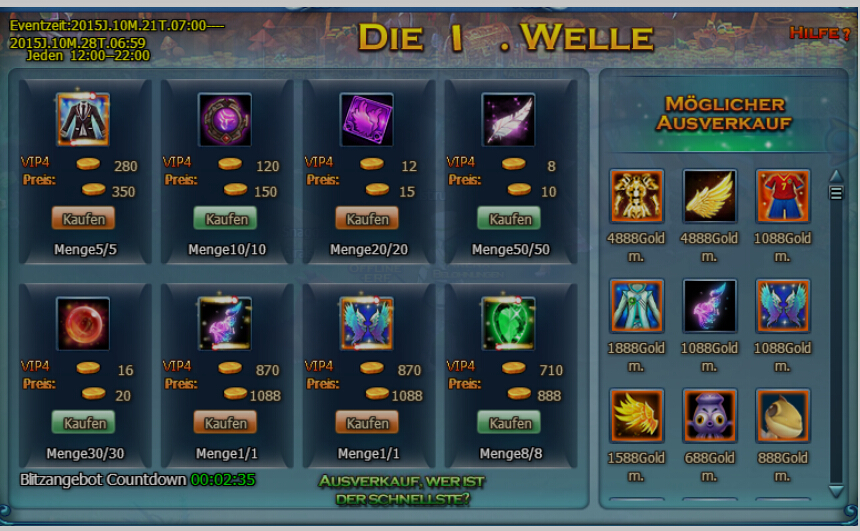
Task: Select the green shield item icon
Action: (x=508, y=324)
